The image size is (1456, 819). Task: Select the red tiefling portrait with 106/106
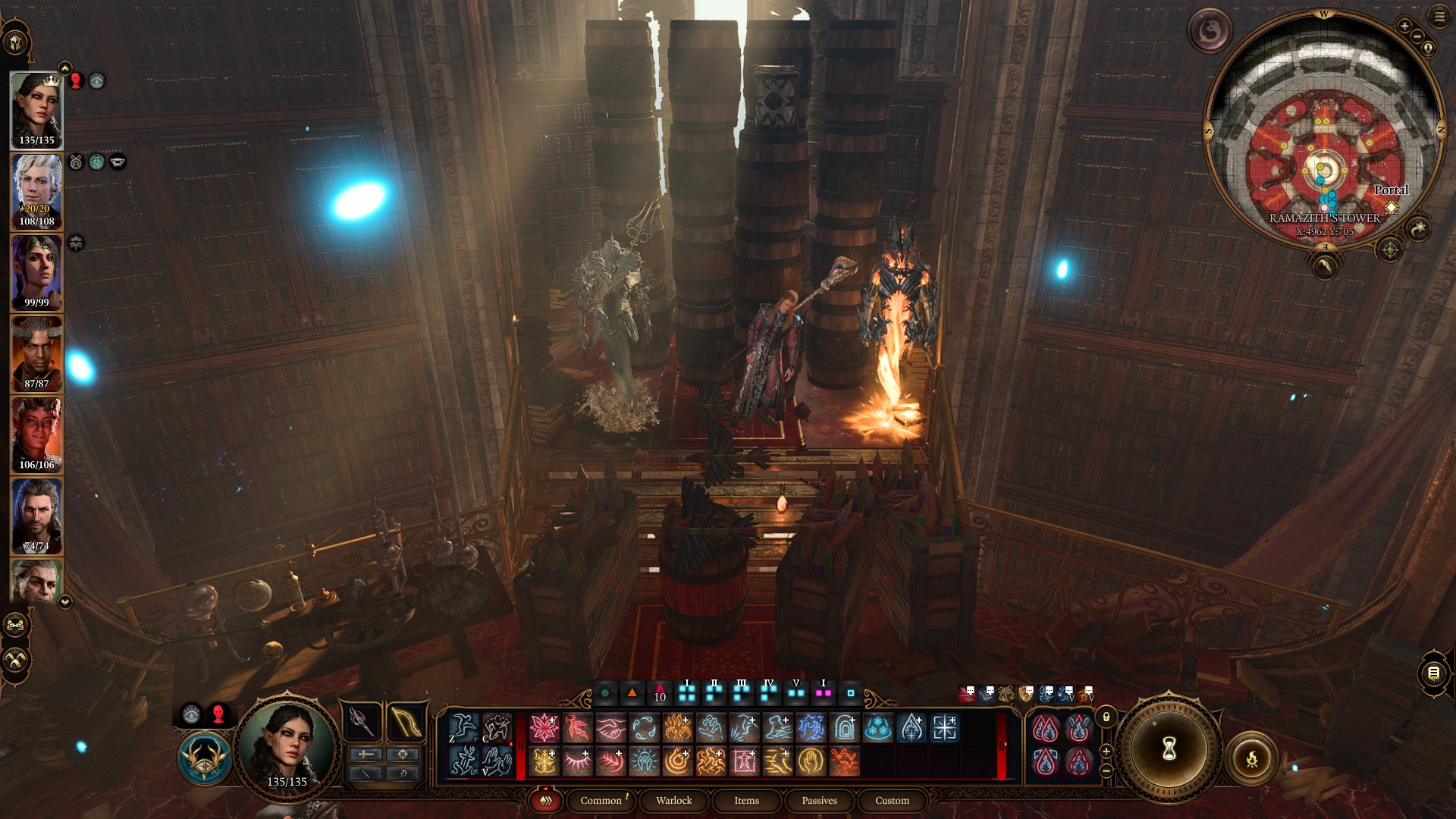click(x=36, y=435)
